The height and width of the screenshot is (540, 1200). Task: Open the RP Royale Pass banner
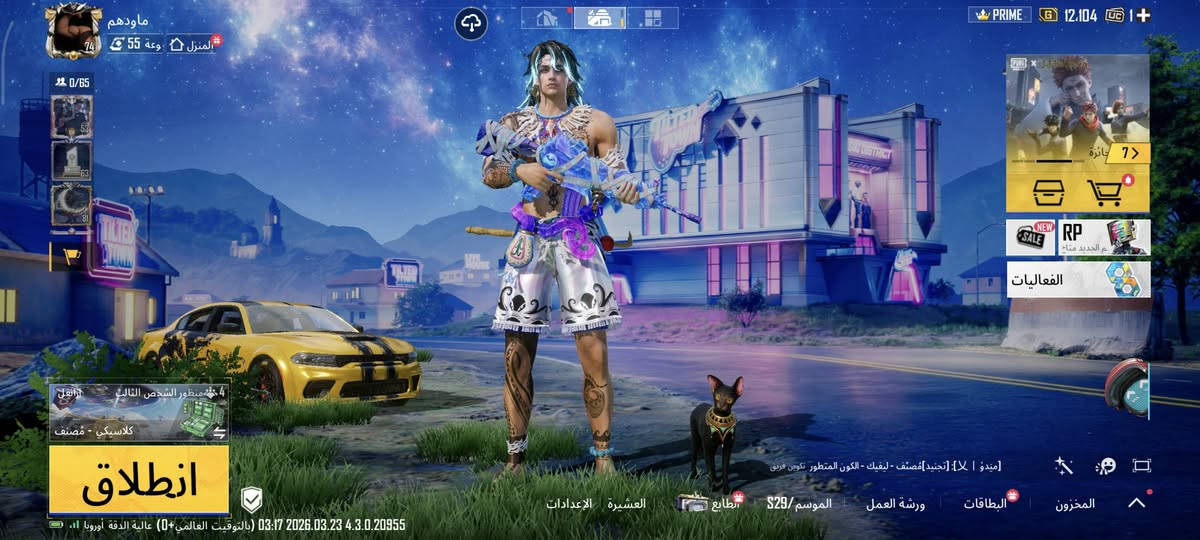click(x=1104, y=238)
